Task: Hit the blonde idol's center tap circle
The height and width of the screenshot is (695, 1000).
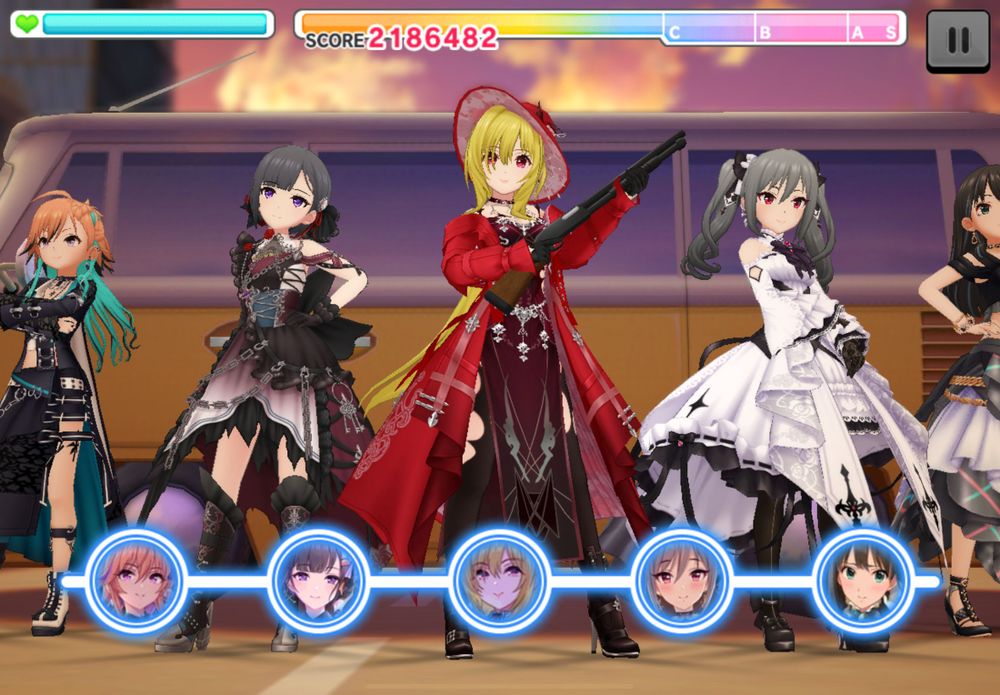Action: (500, 580)
